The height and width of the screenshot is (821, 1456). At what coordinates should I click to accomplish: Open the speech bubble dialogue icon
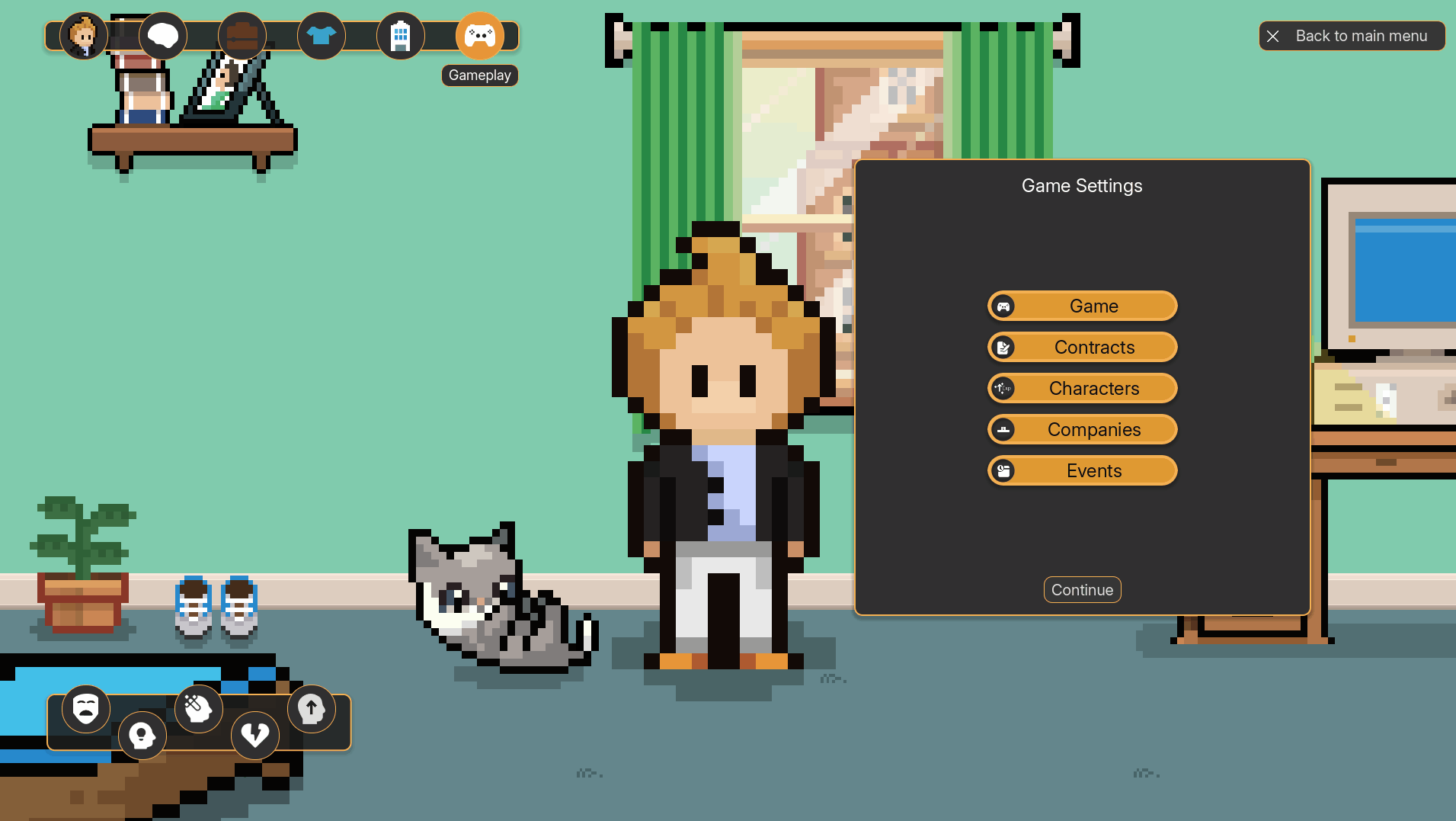(162, 36)
